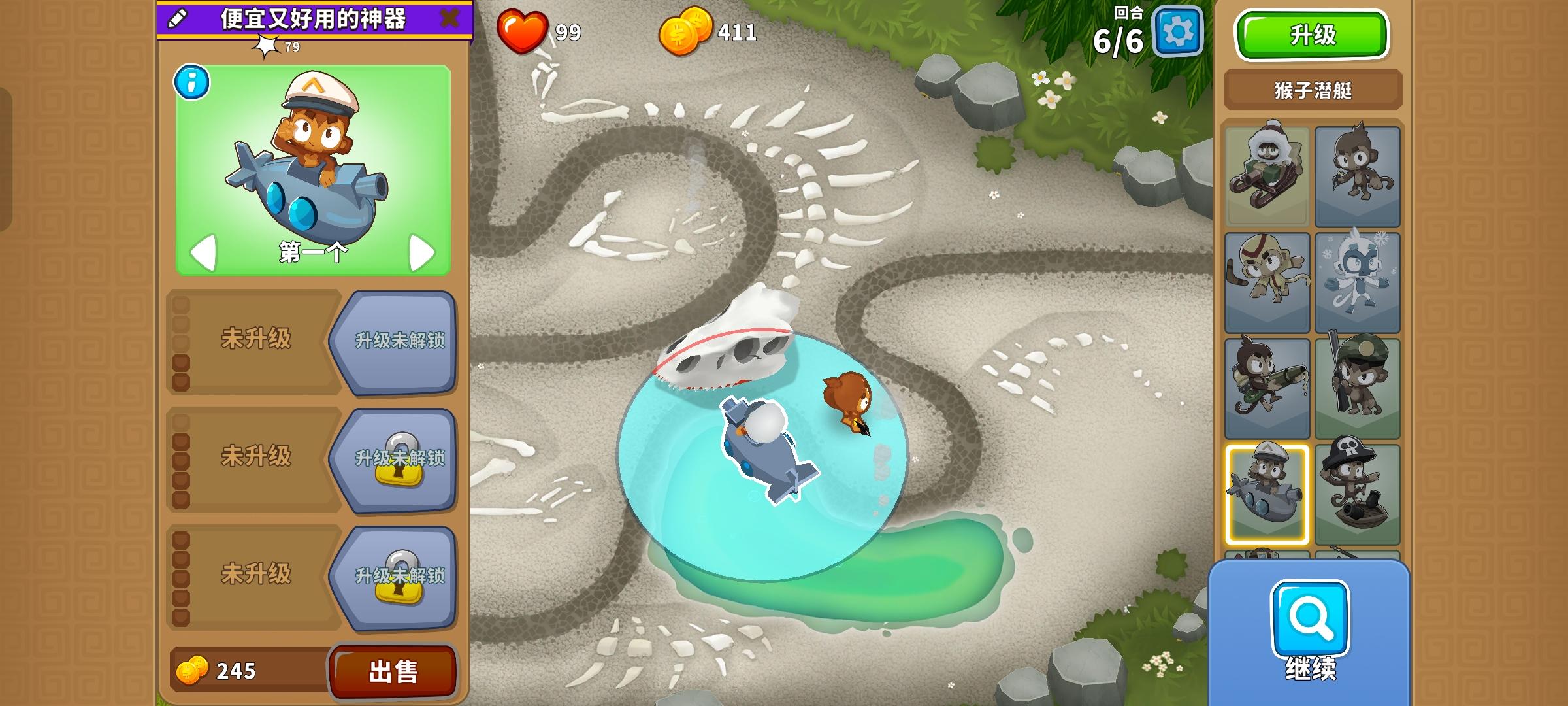Select the Dart Monkey tower icon
The width and height of the screenshot is (1568, 706).
coord(1359,173)
